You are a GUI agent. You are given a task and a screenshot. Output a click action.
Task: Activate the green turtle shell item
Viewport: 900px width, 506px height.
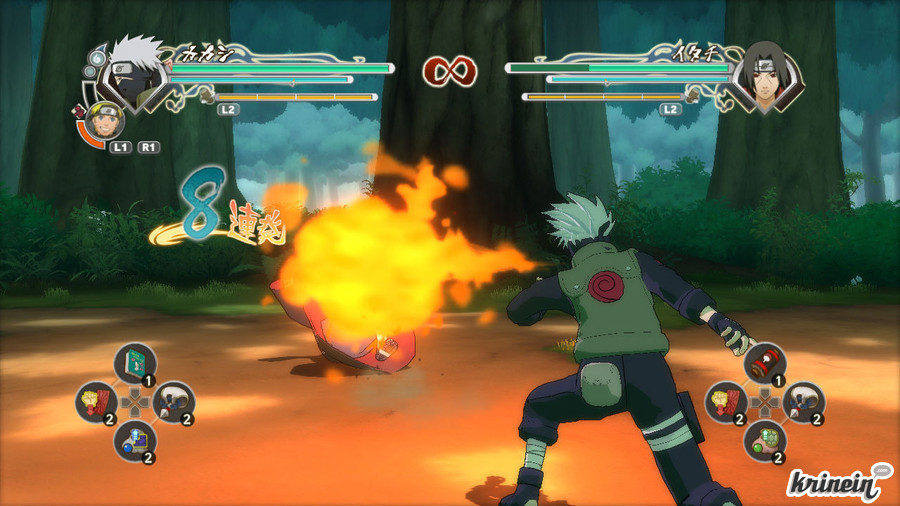click(x=765, y=439)
